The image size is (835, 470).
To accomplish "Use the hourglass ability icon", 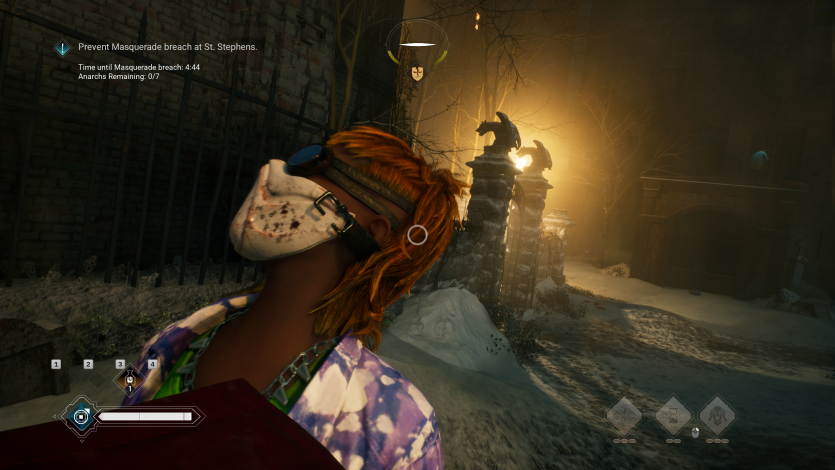I will click(672, 413).
